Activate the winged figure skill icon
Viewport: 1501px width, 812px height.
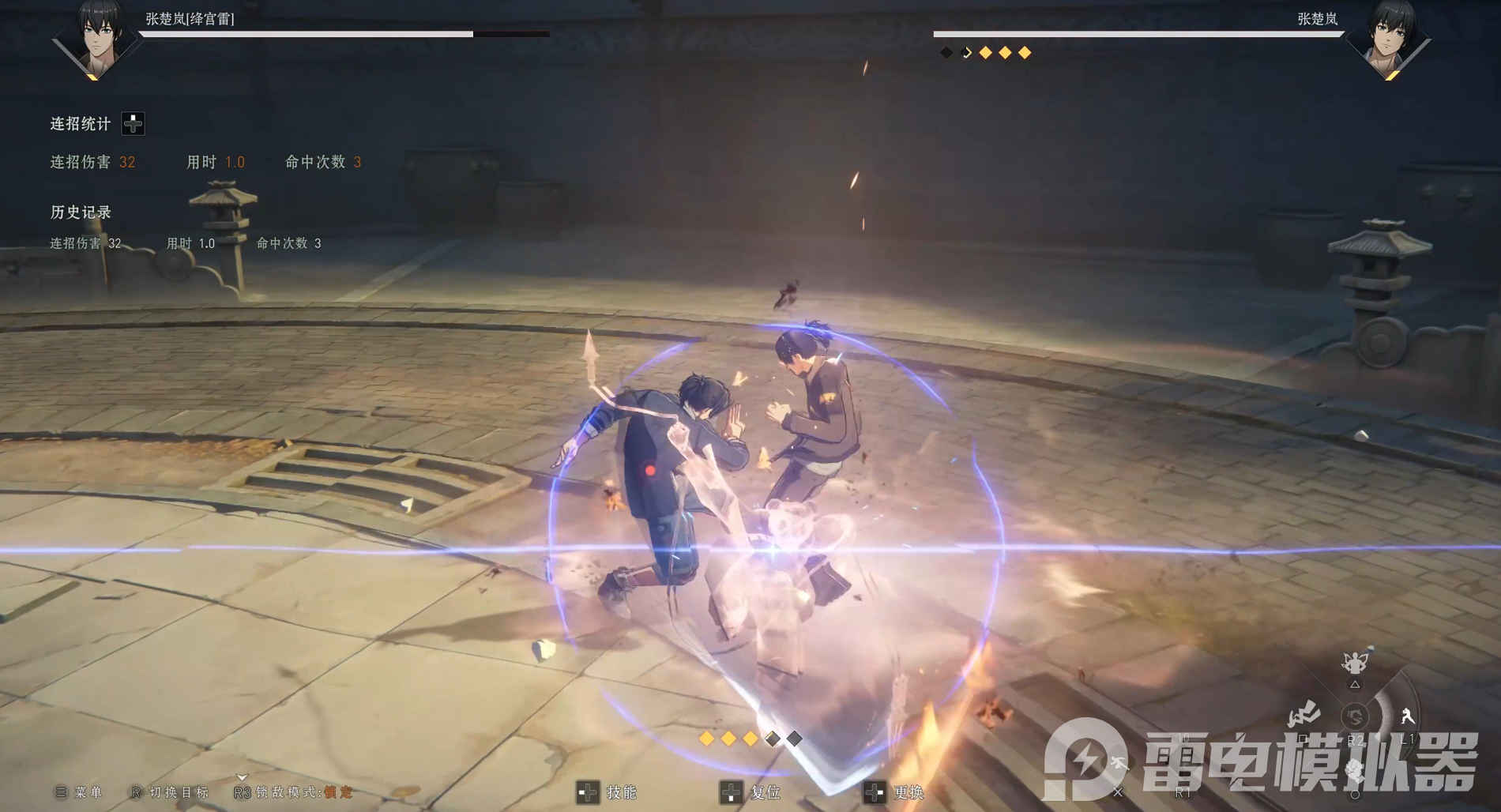point(1355,662)
